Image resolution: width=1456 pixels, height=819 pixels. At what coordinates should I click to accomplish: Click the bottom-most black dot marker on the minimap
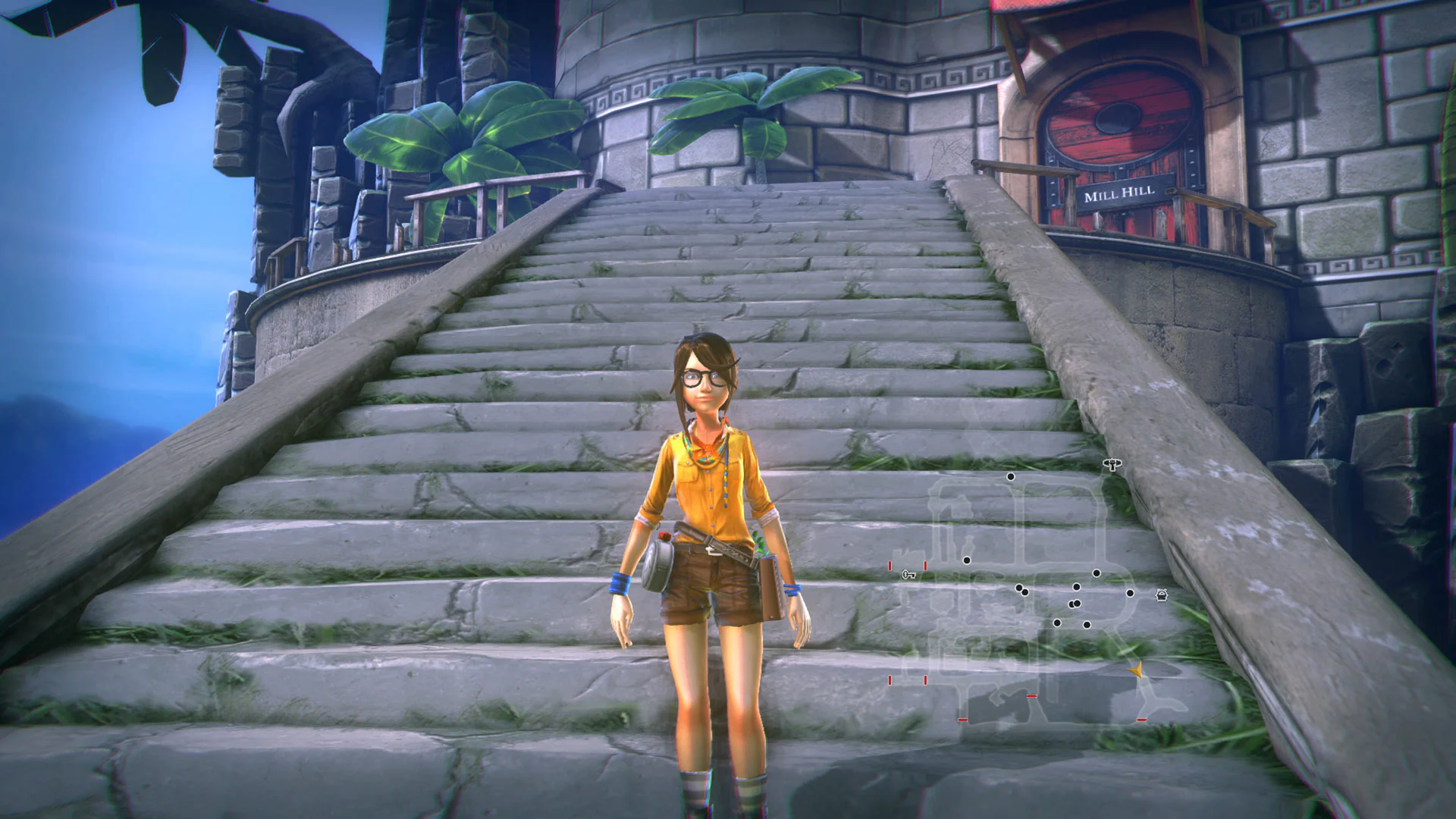[x=1087, y=624]
